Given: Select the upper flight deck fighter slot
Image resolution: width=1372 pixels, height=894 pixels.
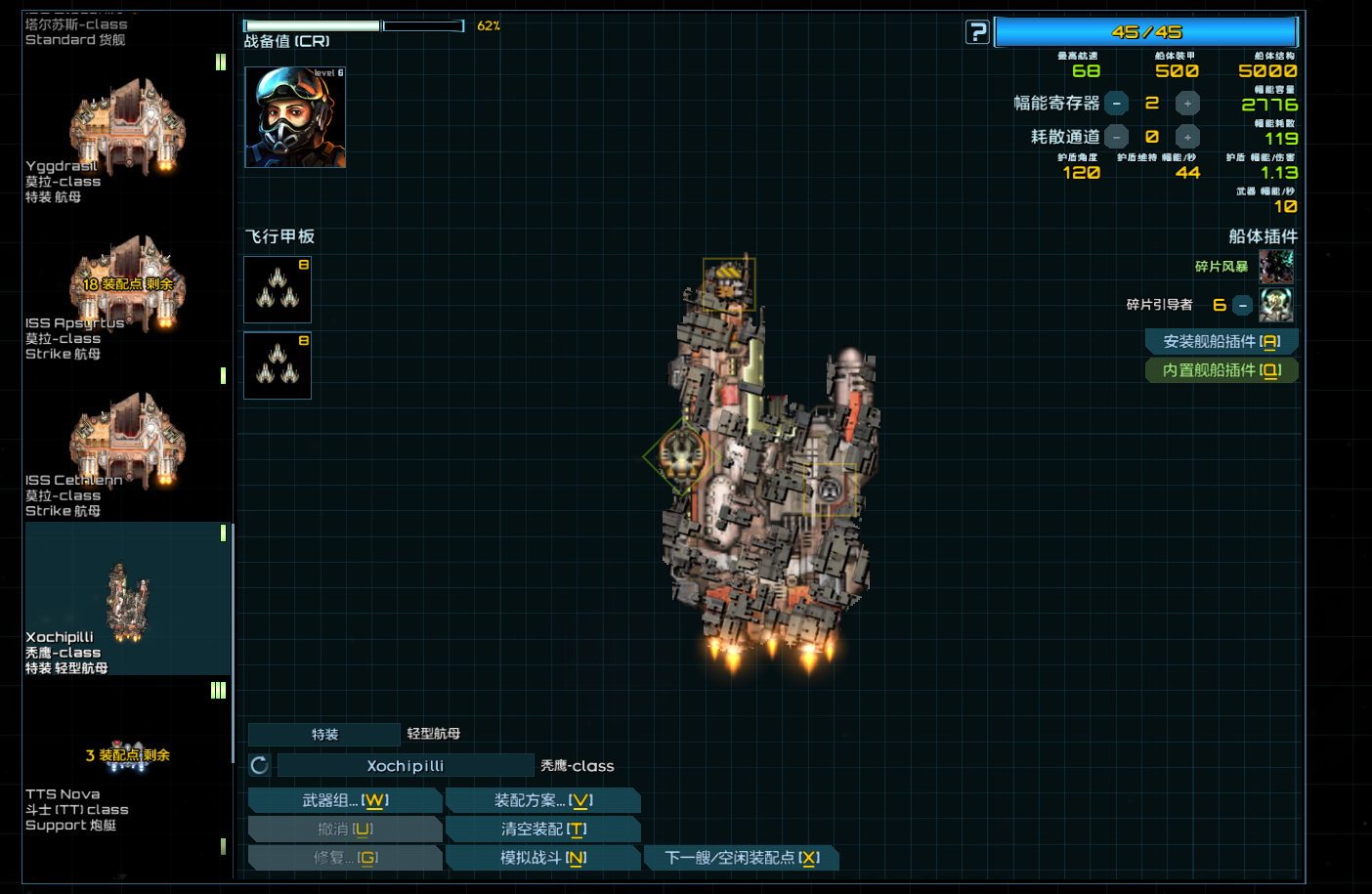Looking at the screenshot, I should click(x=278, y=289).
